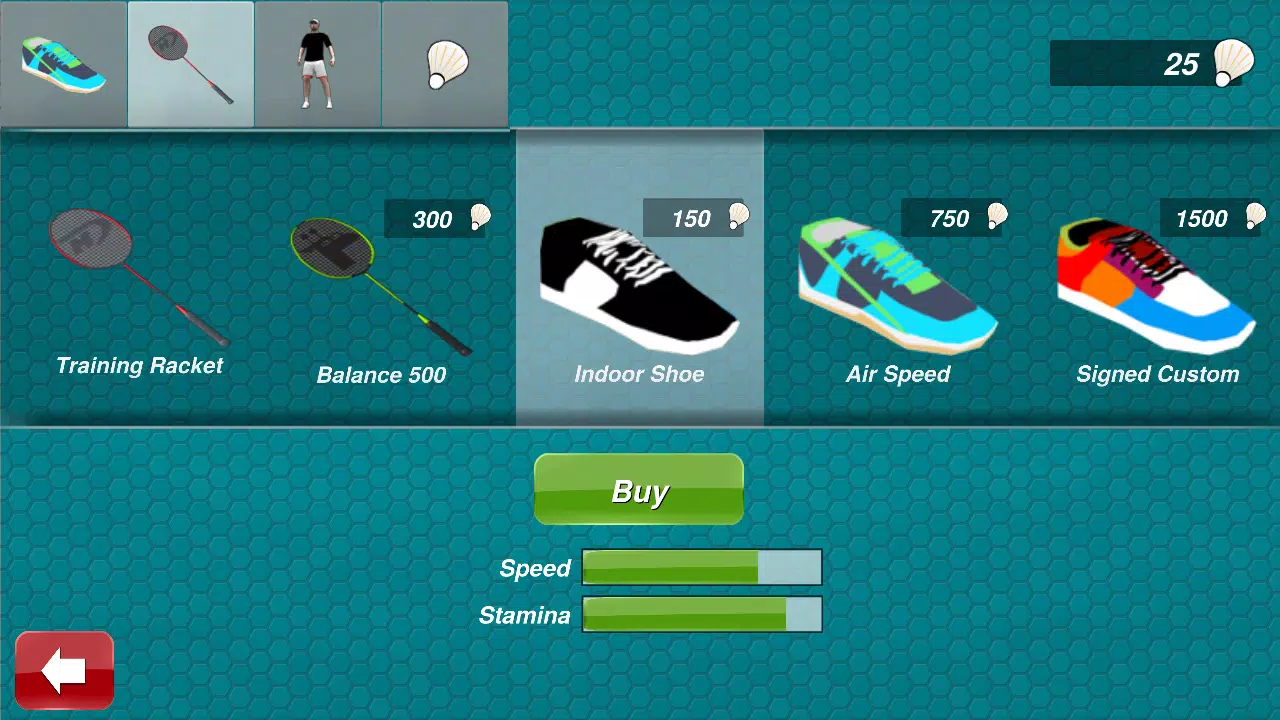Screen dimensions: 1280x720
Task: Select the shuttlecock category tab
Action: [444, 64]
